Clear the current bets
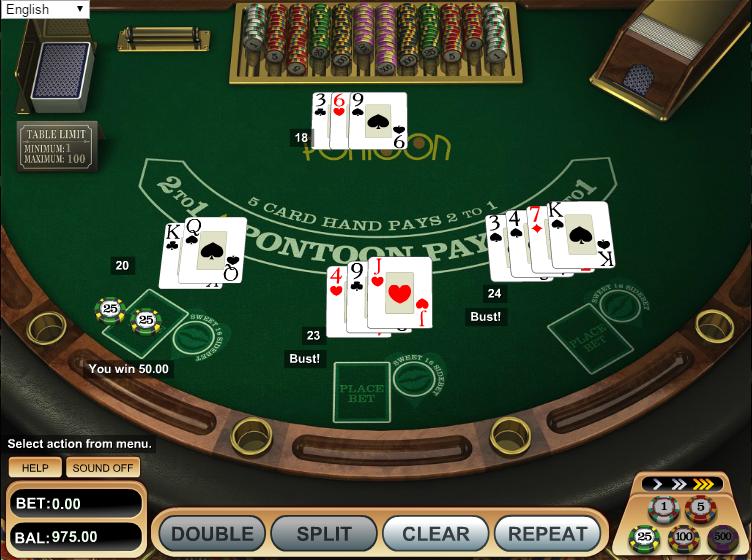Viewport: 752px width, 560px height. [435, 533]
